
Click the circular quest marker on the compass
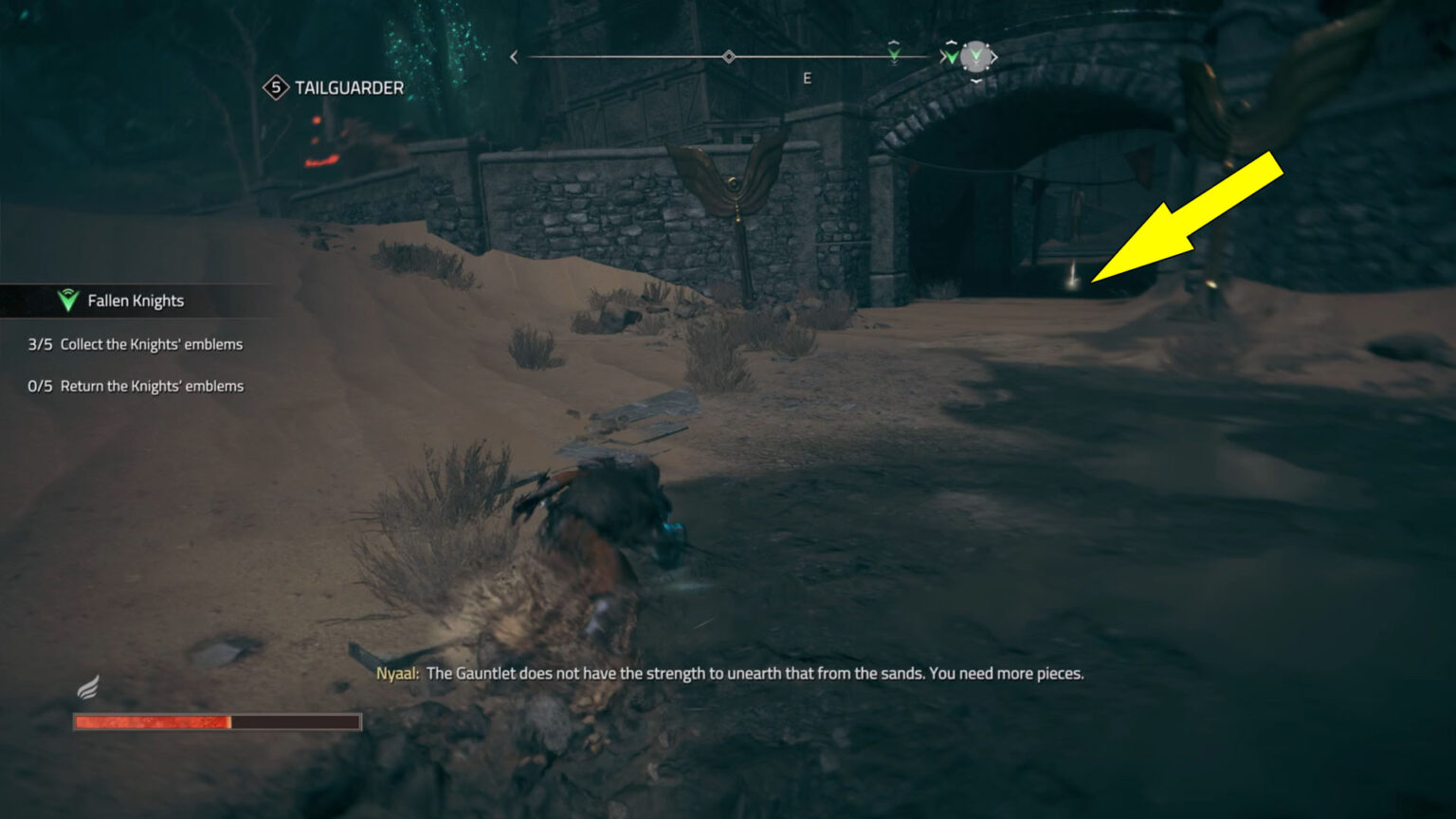[975, 56]
